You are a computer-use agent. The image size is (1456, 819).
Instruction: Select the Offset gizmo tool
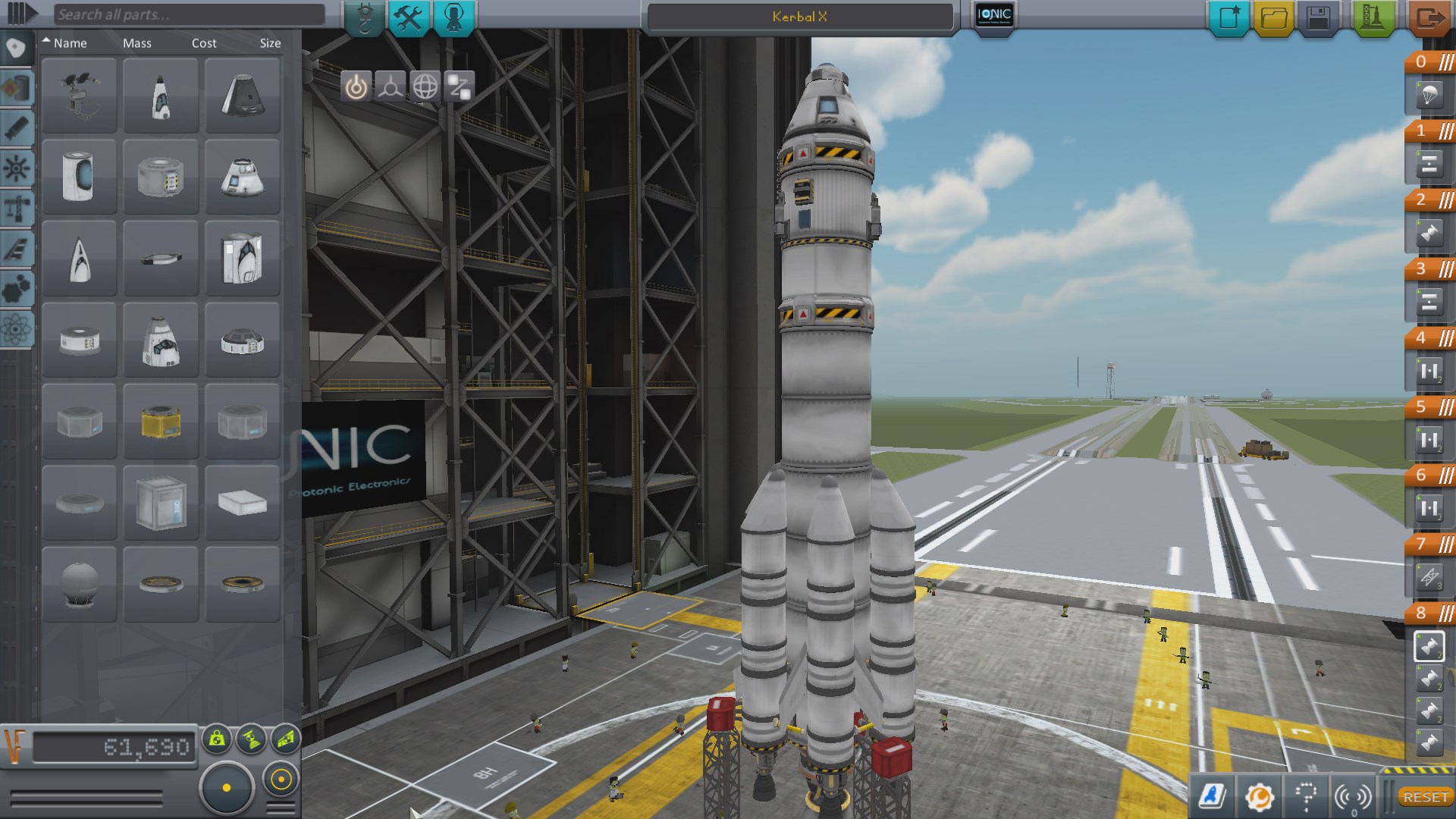tap(388, 86)
